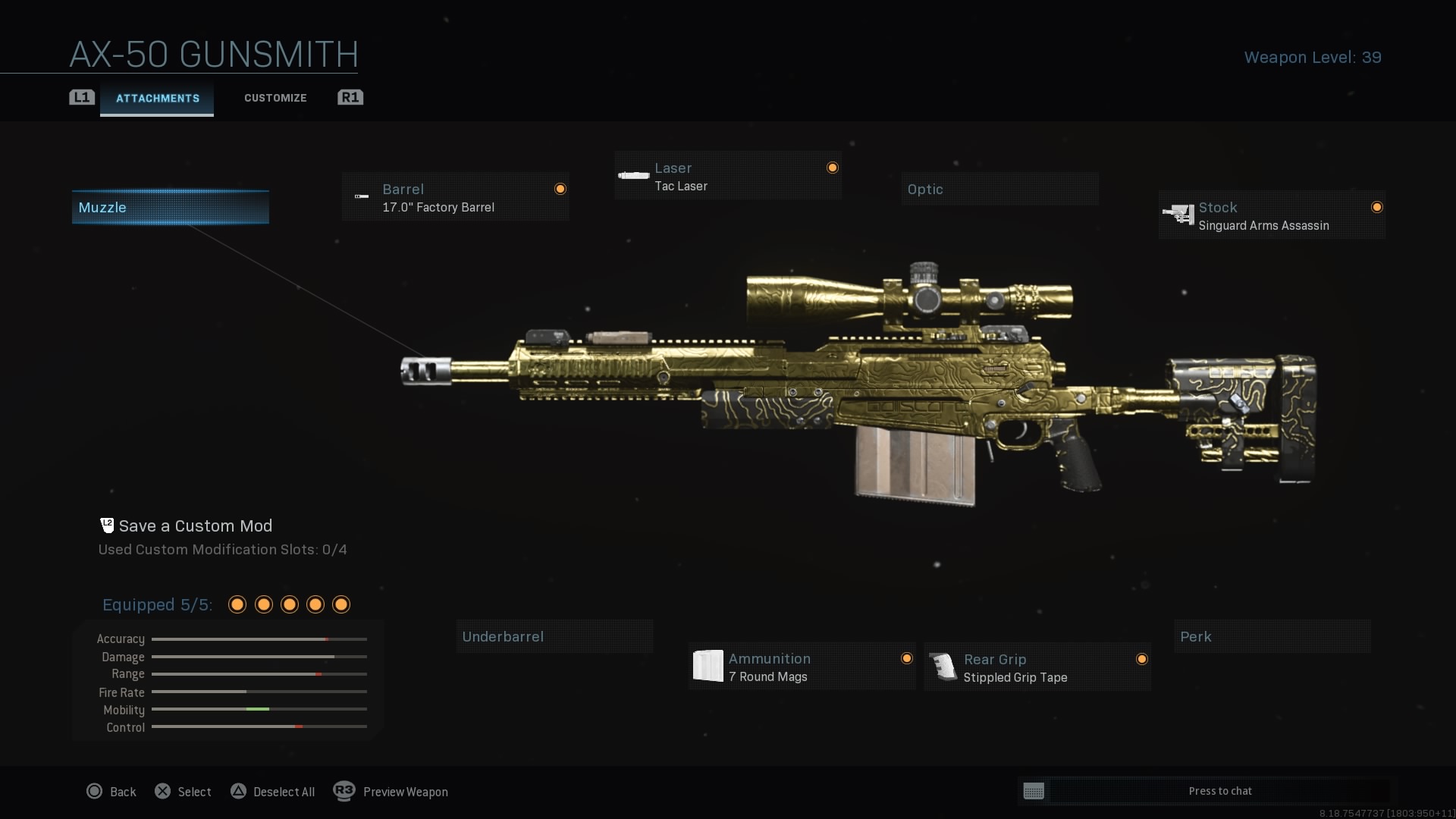Image resolution: width=1456 pixels, height=819 pixels.
Task: Click the L1 shoulder button indicator
Action: pyautogui.click(x=81, y=97)
